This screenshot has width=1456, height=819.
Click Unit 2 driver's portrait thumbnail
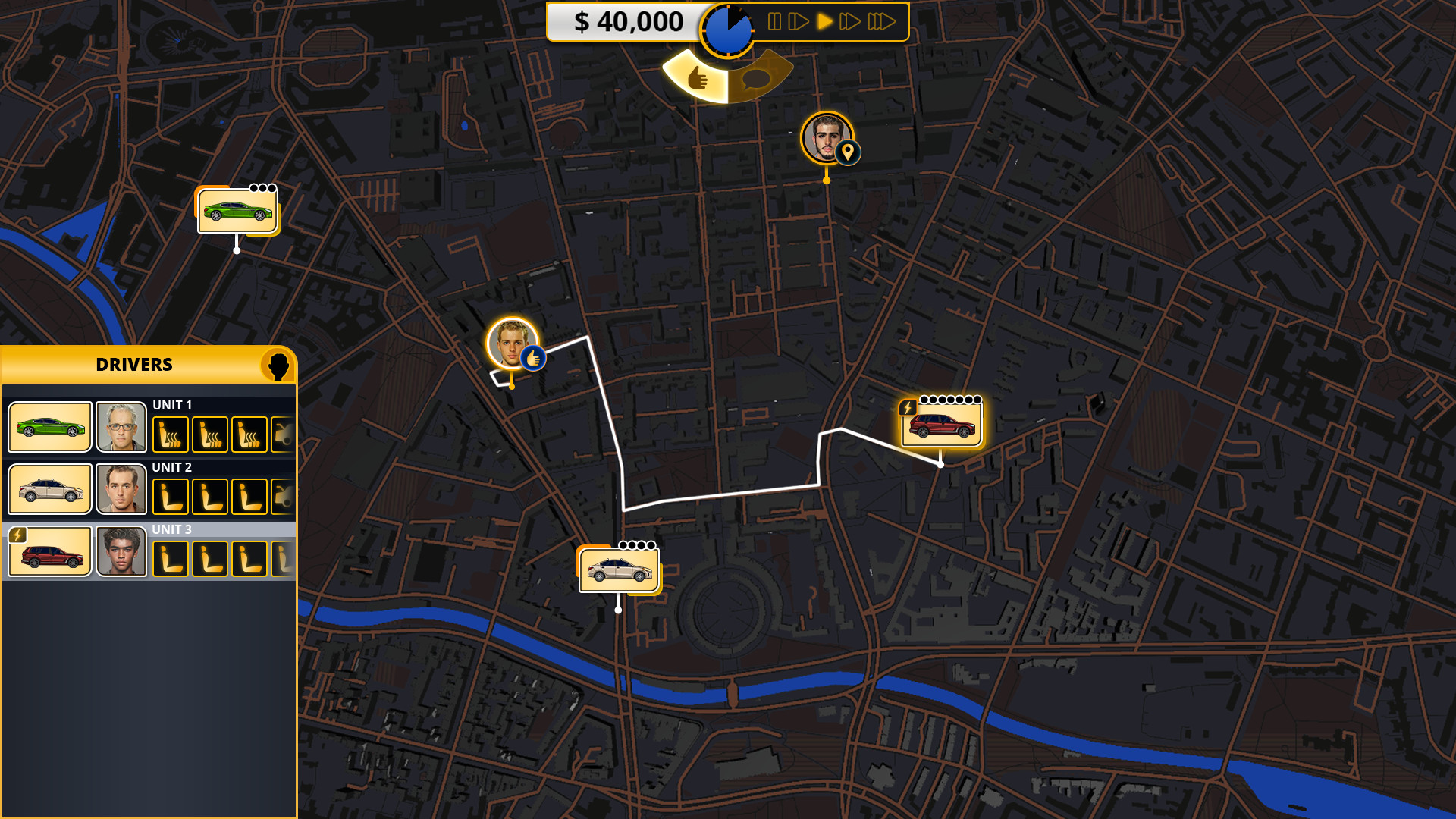click(x=121, y=489)
